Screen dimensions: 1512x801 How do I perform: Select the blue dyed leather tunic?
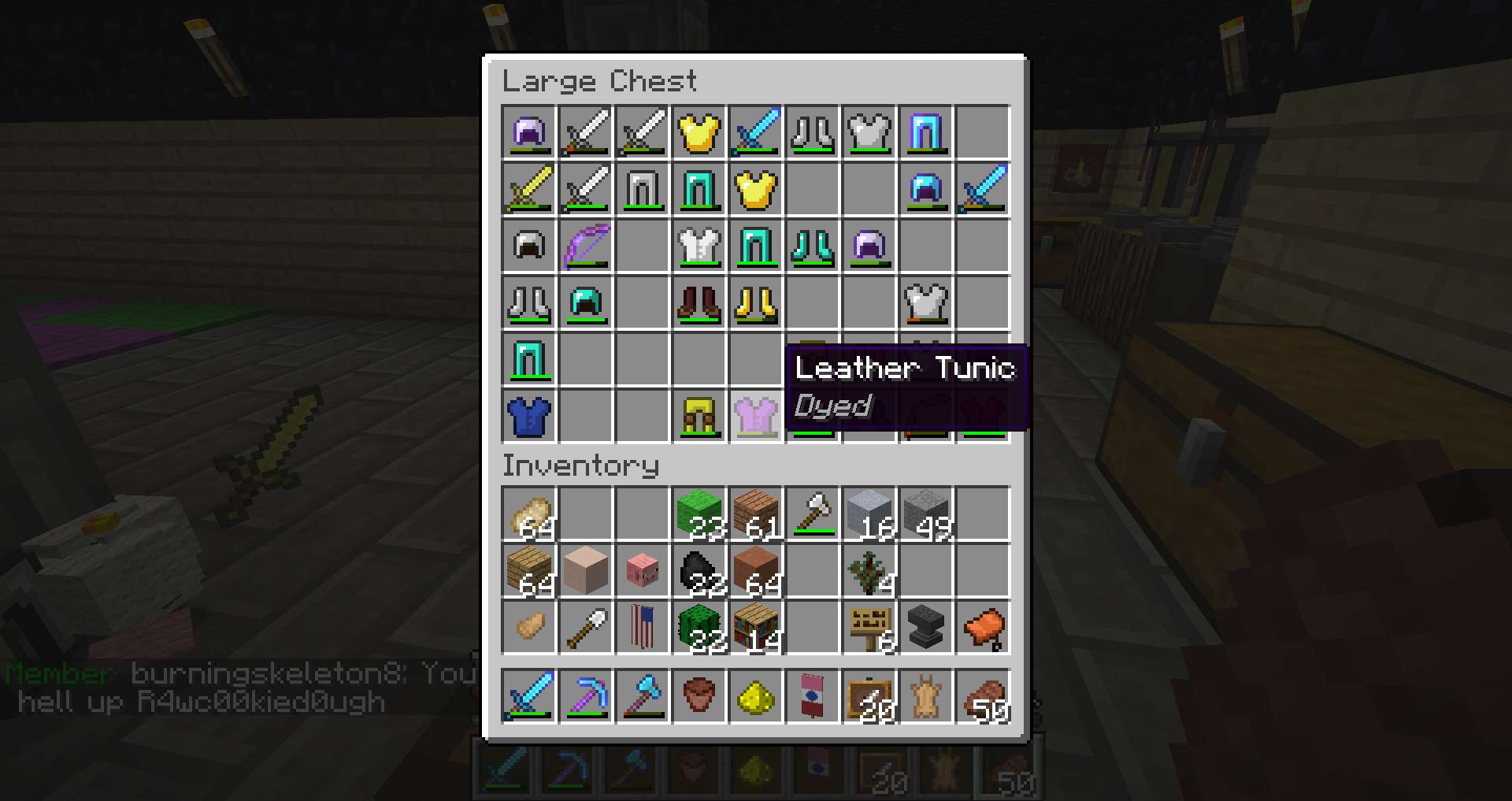pyautogui.click(x=529, y=416)
